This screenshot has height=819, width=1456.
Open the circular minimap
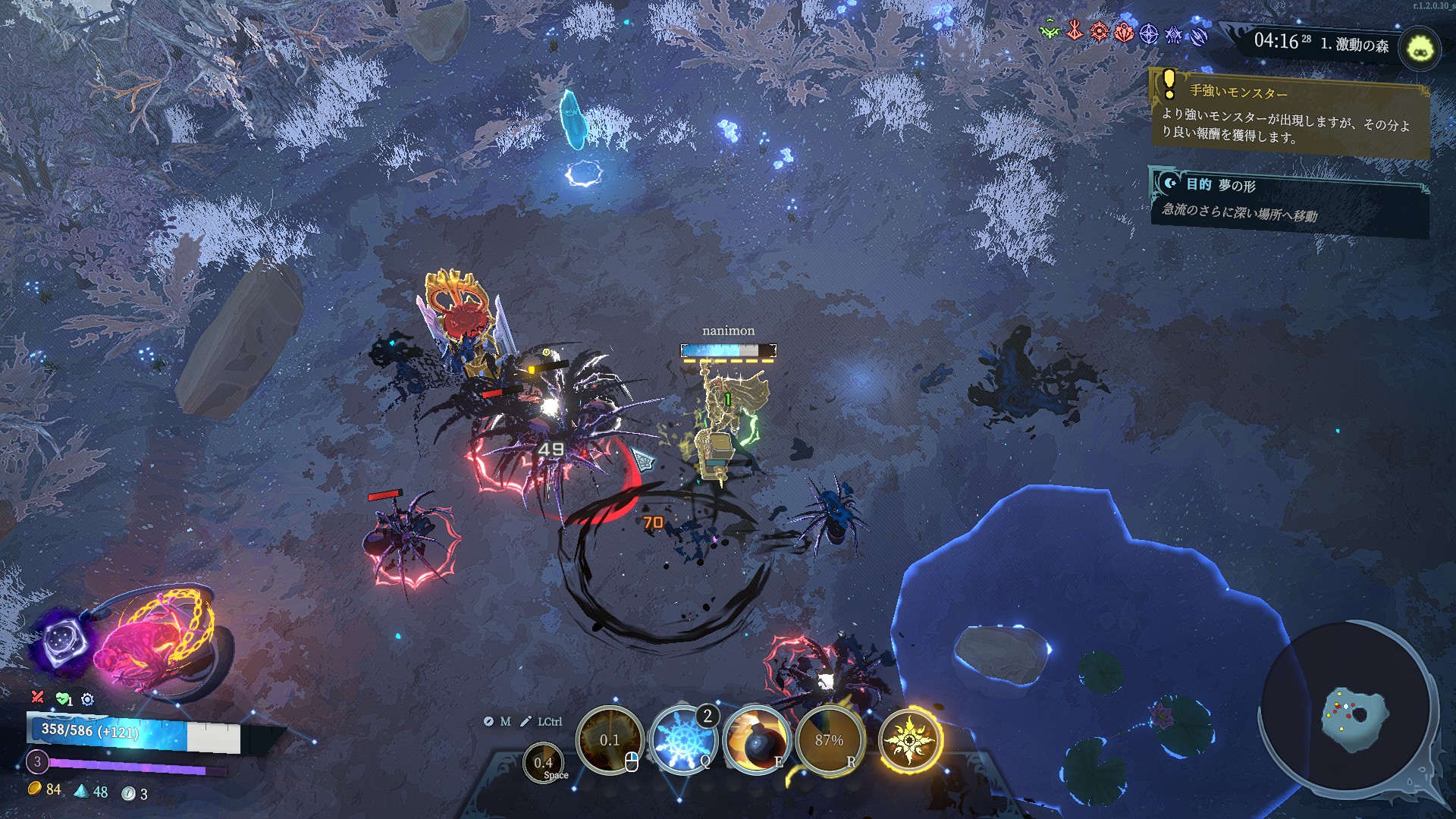(x=1350, y=707)
